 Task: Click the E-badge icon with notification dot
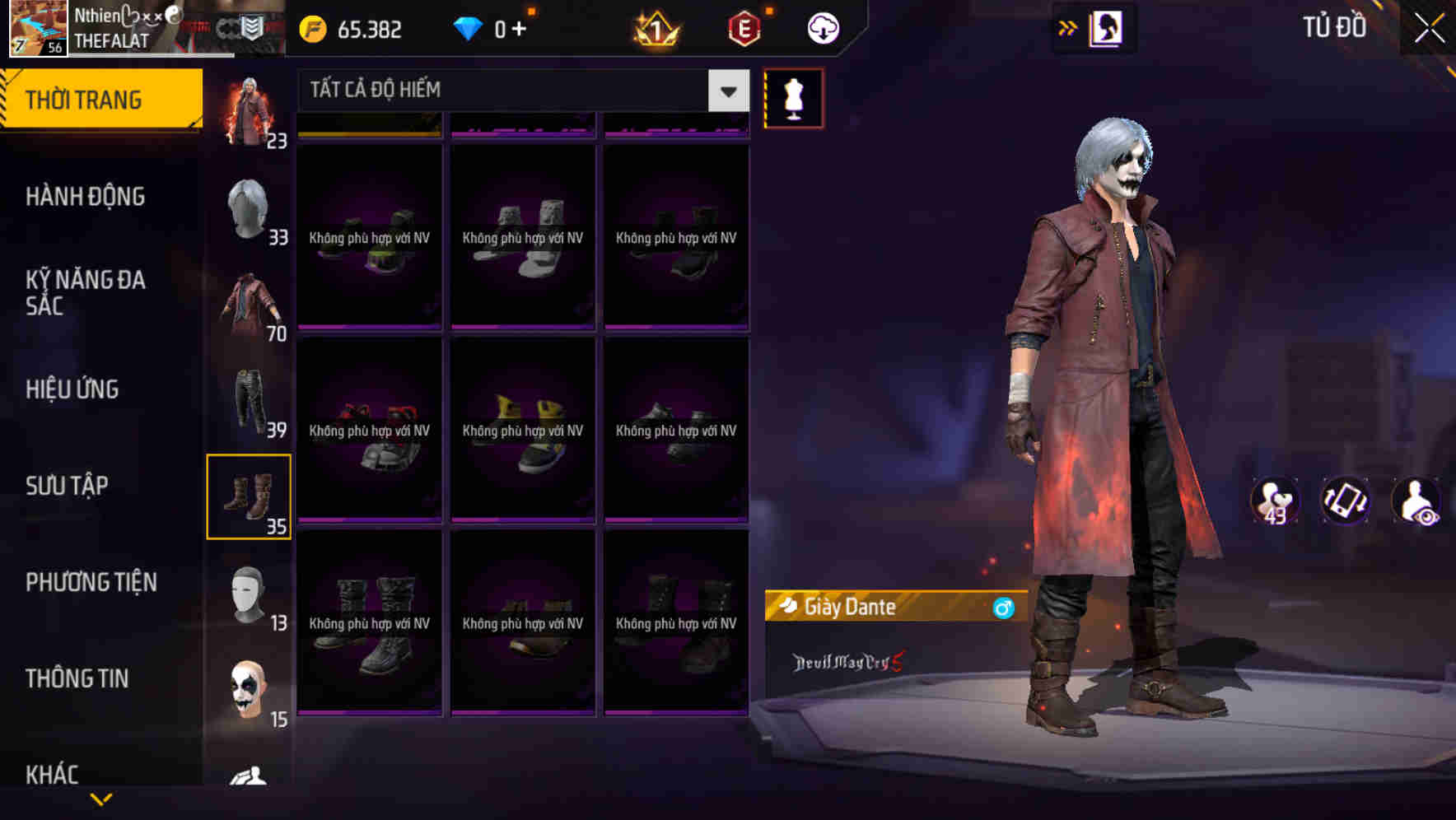[x=741, y=27]
